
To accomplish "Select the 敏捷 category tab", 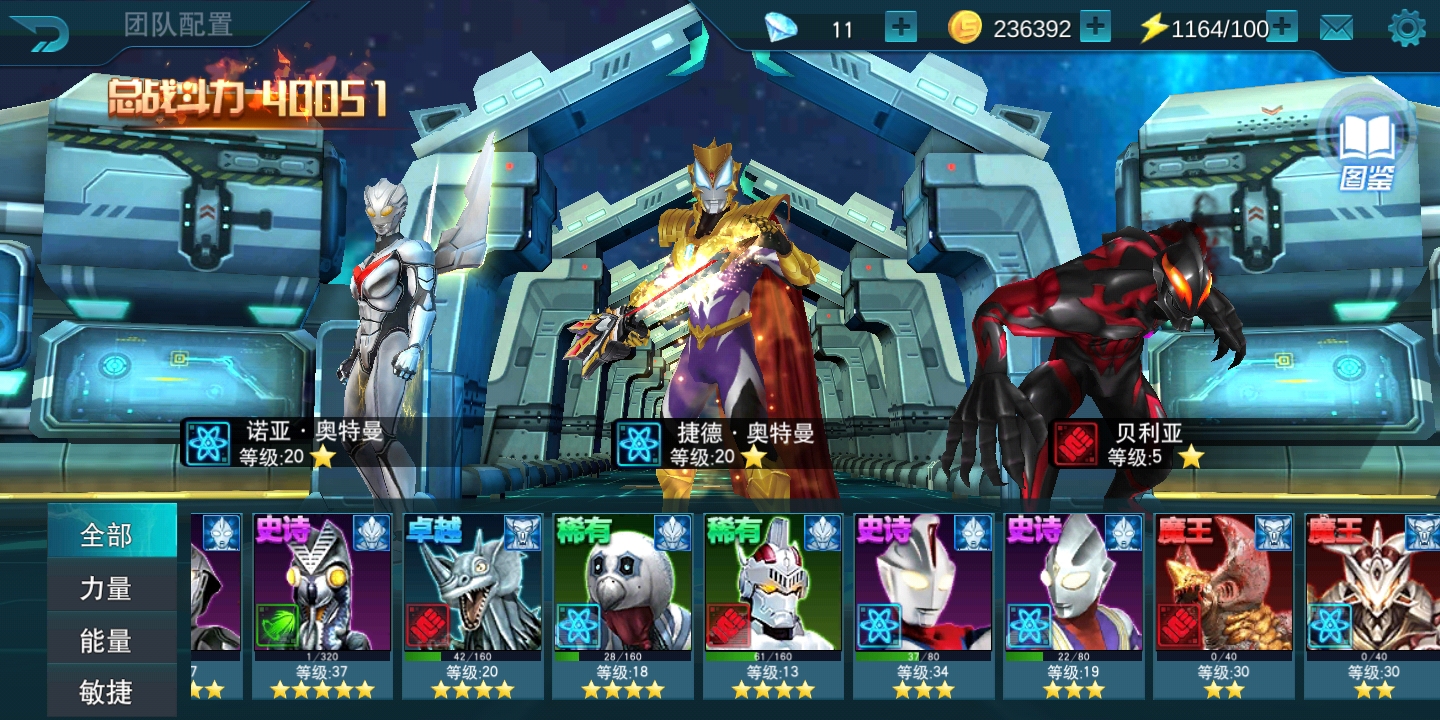I will [x=107, y=692].
